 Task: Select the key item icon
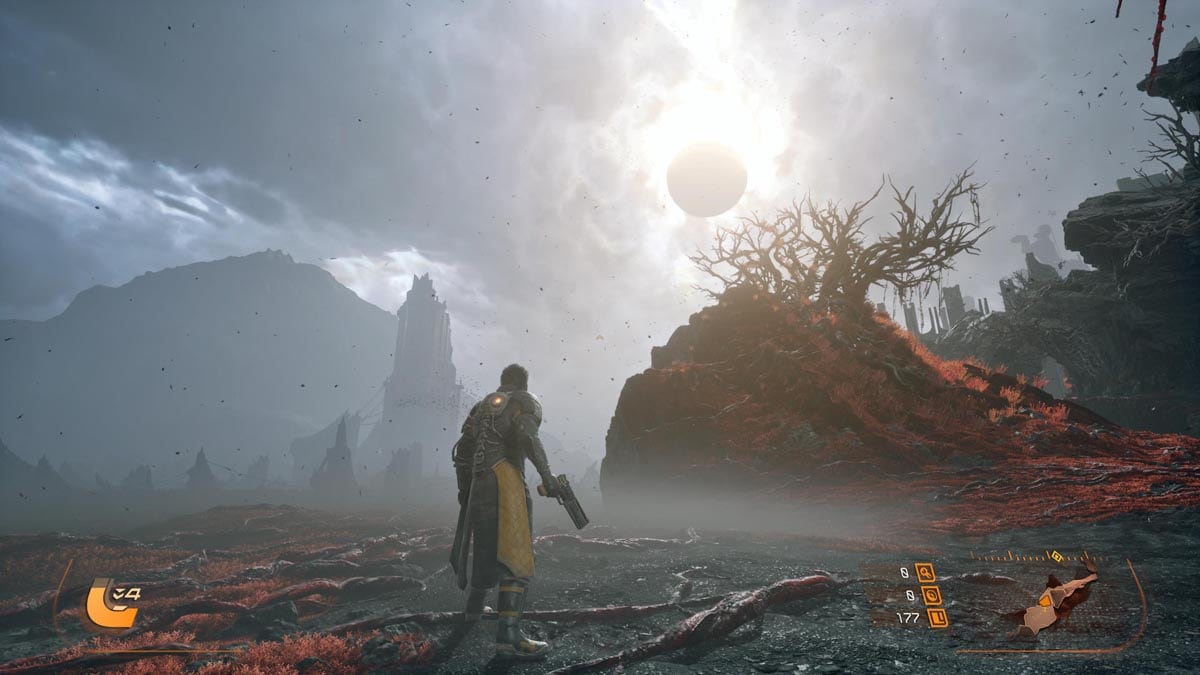tap(925, 572)
